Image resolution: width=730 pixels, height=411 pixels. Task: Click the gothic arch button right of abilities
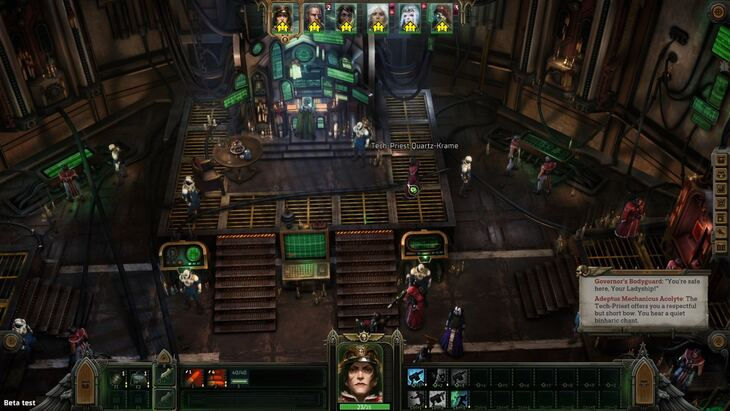click(x=644, y=381)
